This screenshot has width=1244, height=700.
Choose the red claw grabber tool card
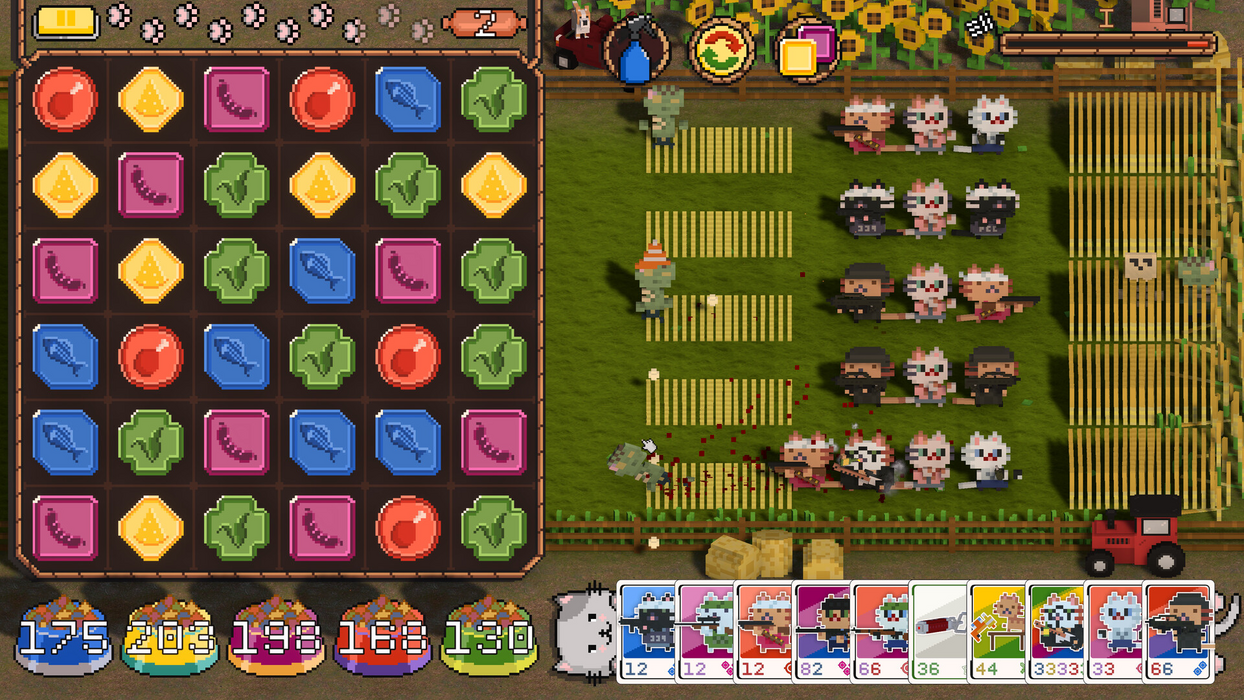939,630
